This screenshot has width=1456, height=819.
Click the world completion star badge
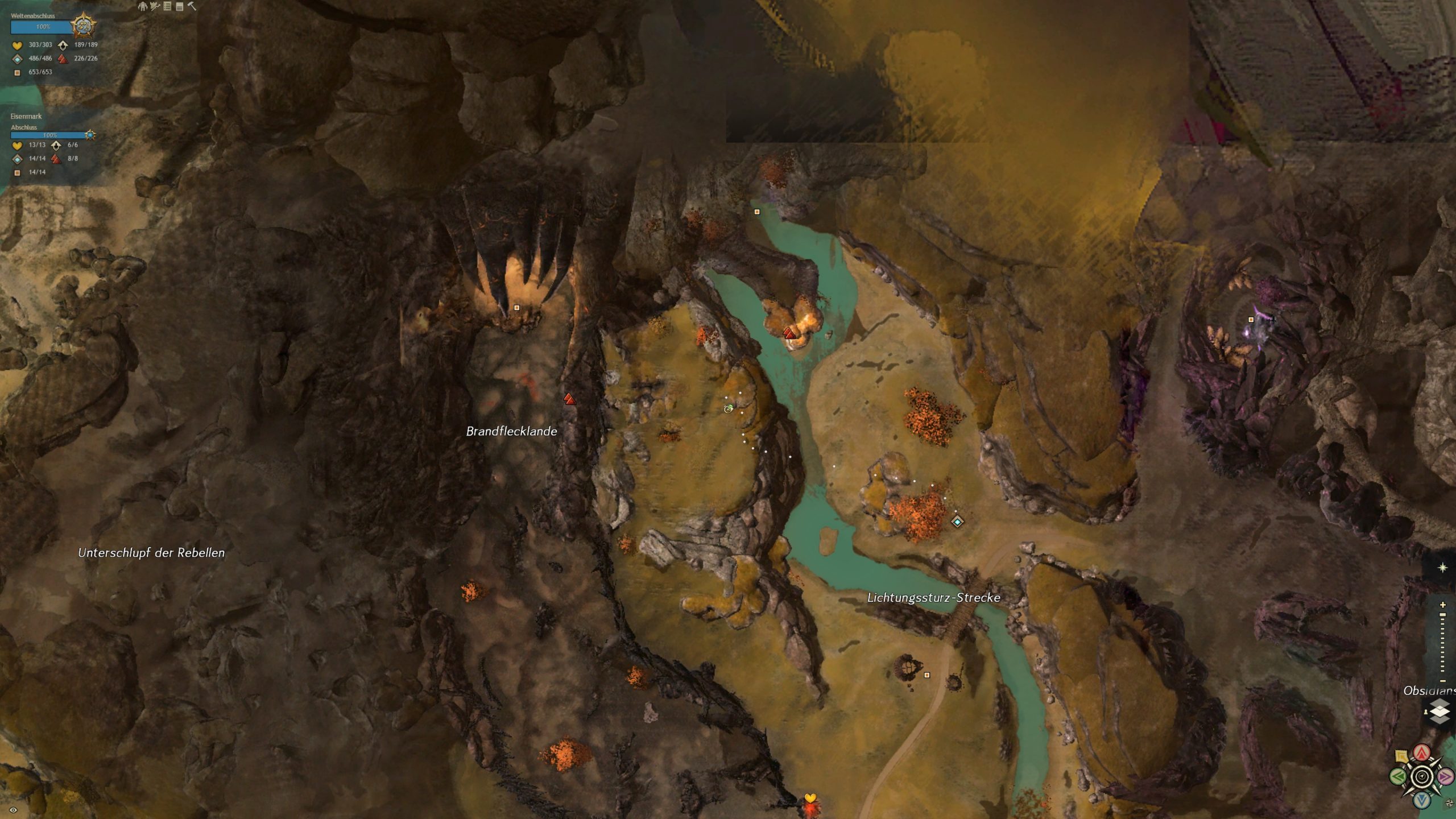coord(84,26)
